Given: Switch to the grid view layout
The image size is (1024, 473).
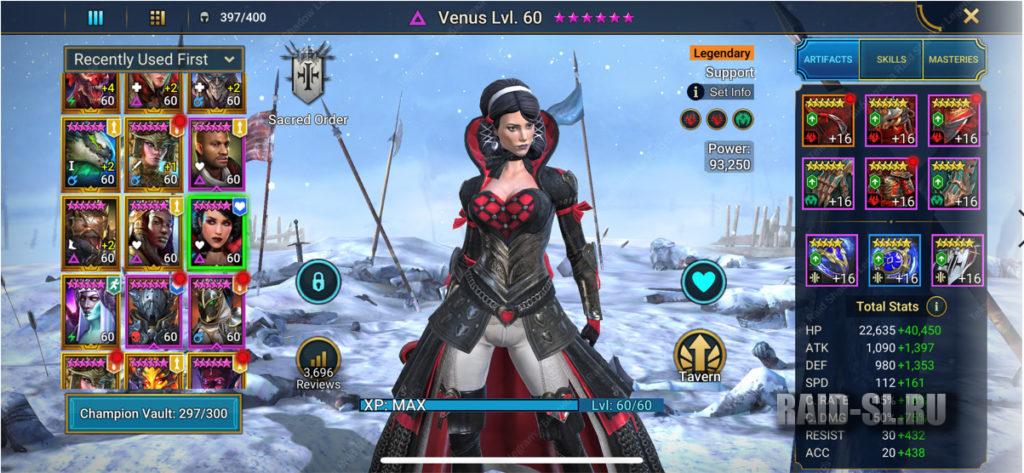Looking at the screenshot, I should (157, 17).
